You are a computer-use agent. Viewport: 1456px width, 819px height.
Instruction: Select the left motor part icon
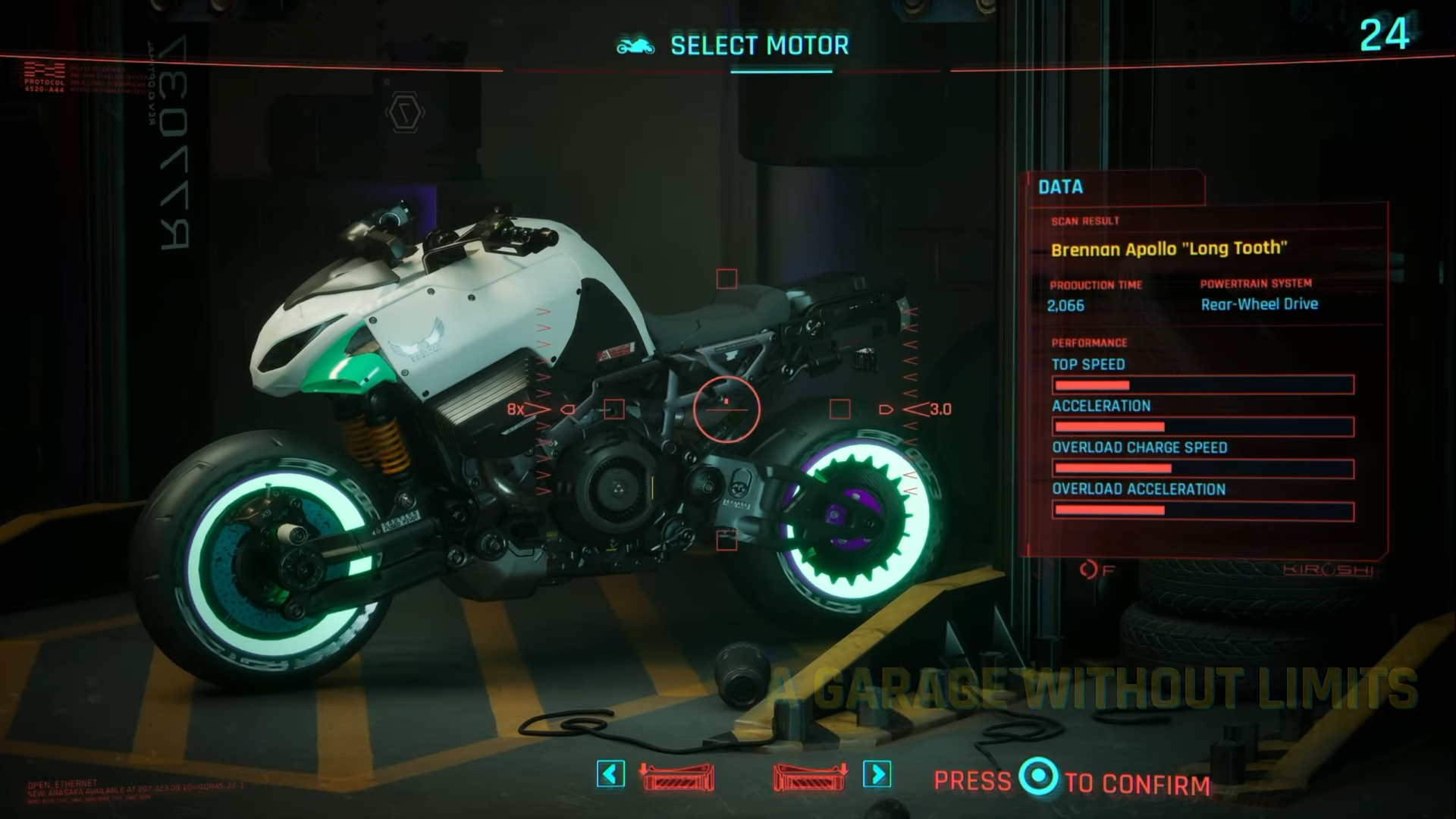pos(677,778)
